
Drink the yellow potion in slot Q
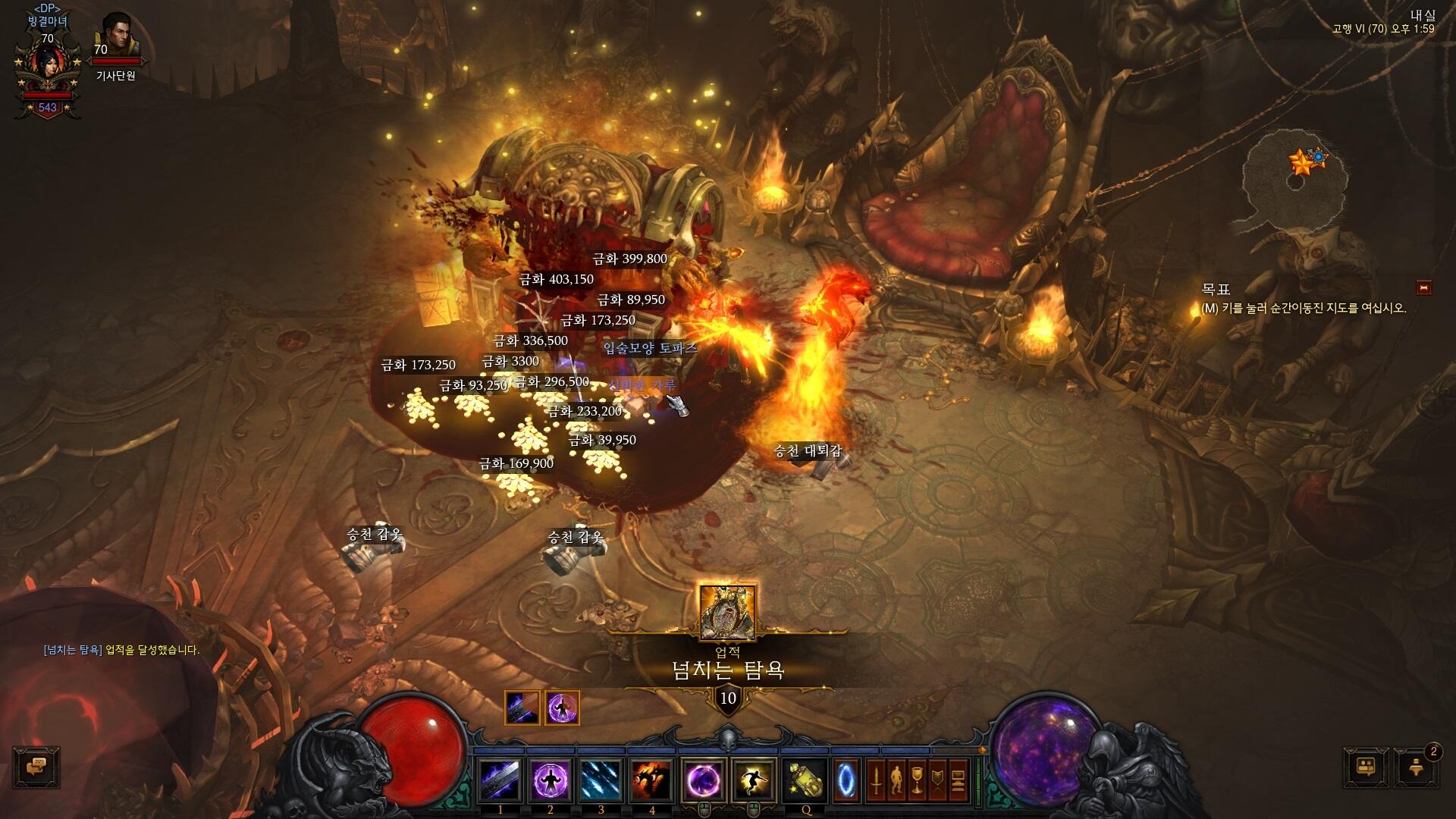pos(805,780)
